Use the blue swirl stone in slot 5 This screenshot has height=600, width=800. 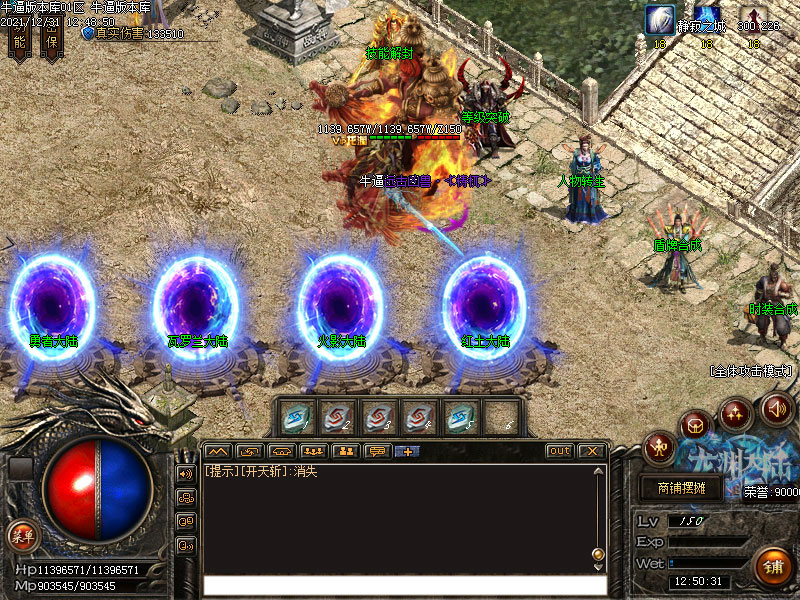pos(460,418)
